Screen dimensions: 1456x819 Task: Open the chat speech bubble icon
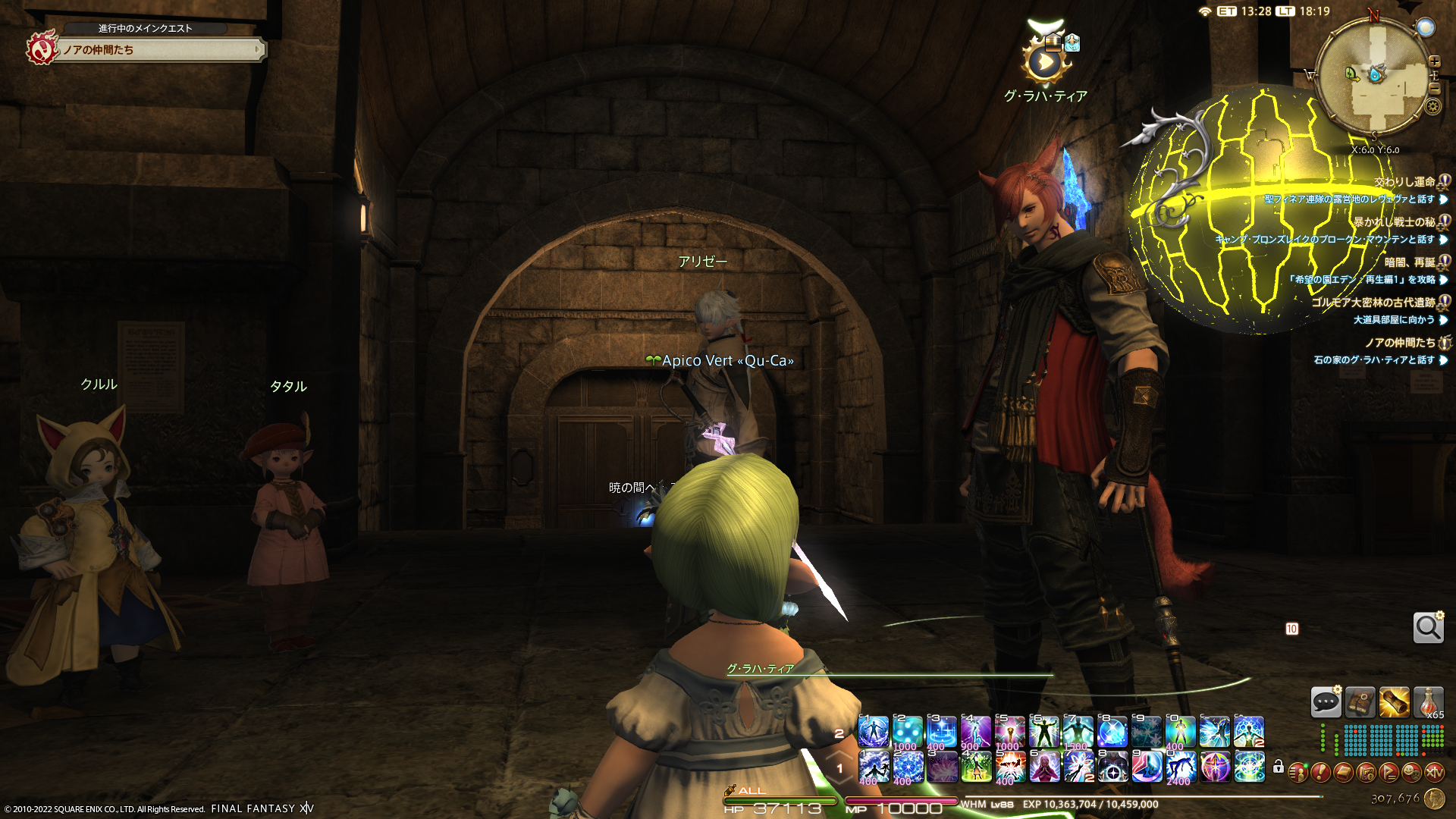(1326, 702)
